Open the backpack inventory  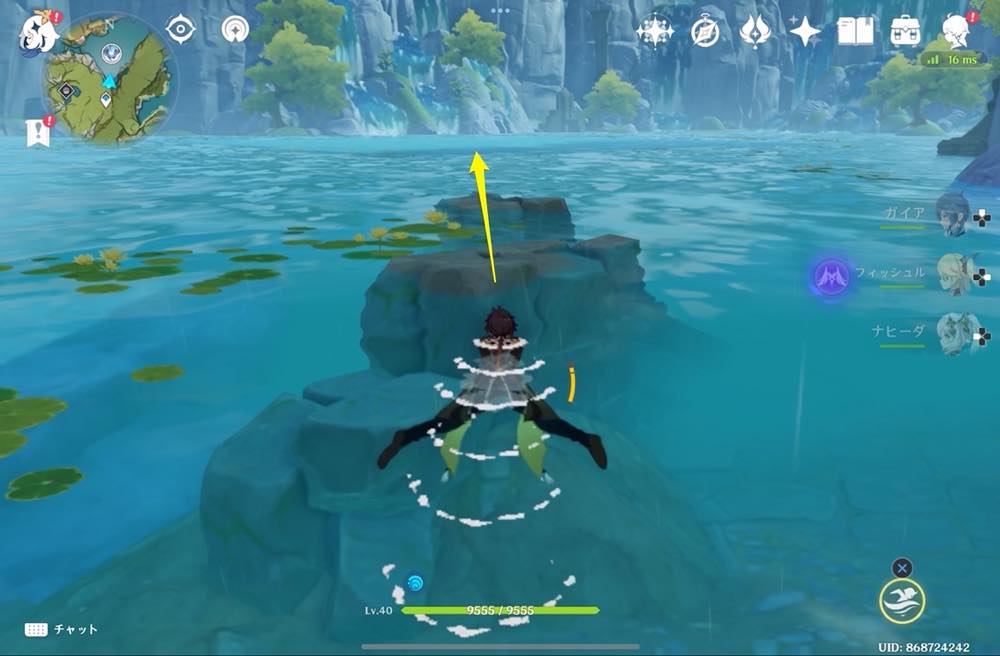905,32
